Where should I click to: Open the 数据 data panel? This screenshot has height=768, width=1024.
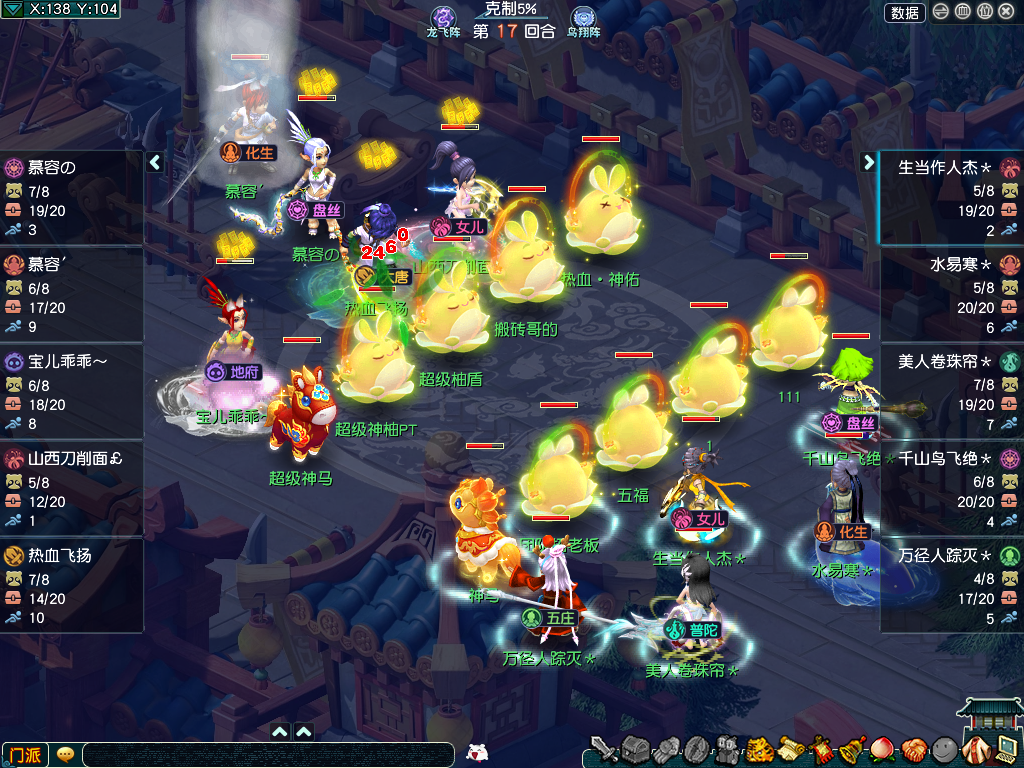pos(905,12)
